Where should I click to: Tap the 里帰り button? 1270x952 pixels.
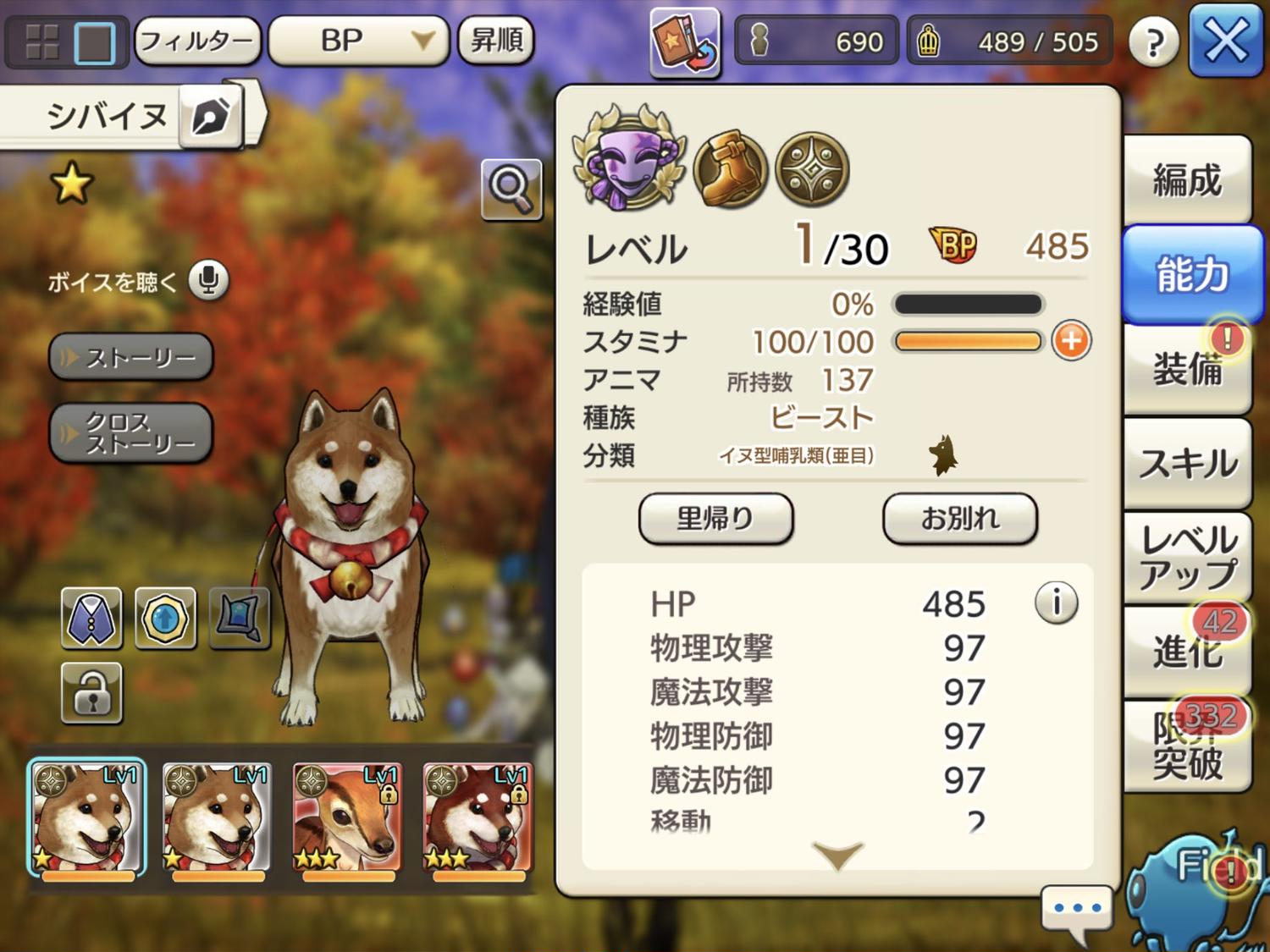pyautogui.click(x=715, y=518)
